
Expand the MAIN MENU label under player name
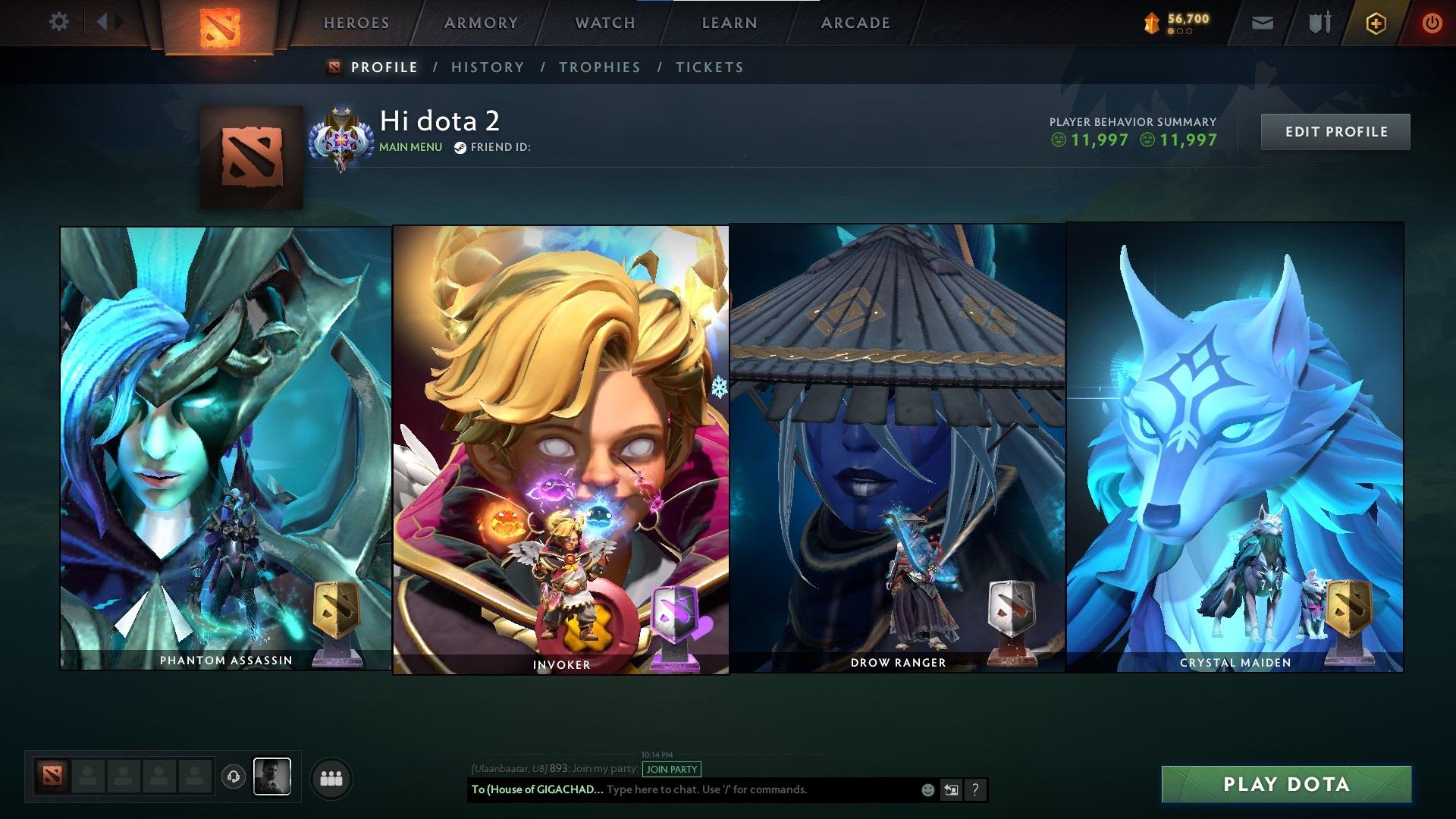tap(409, 147)
